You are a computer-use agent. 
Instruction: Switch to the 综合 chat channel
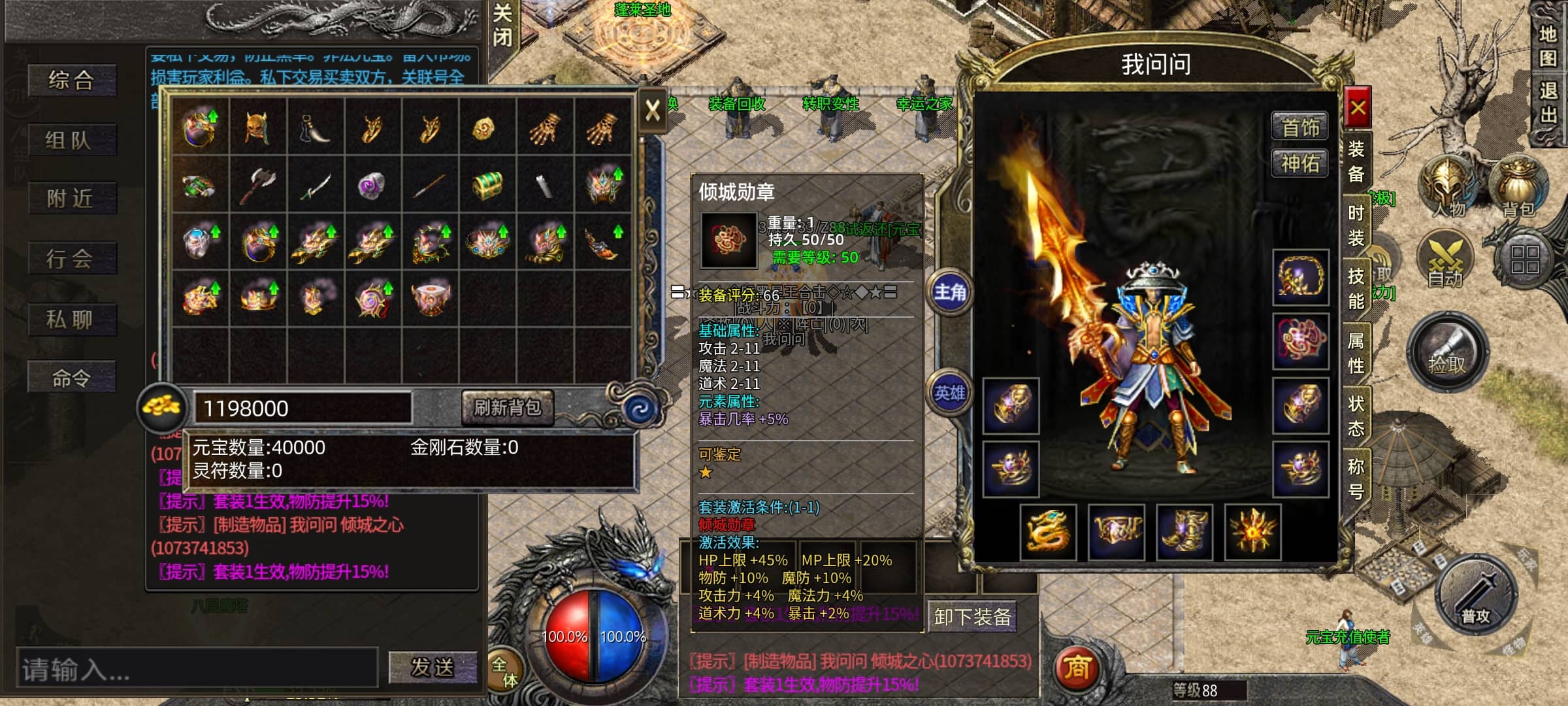tap(72, 80)
